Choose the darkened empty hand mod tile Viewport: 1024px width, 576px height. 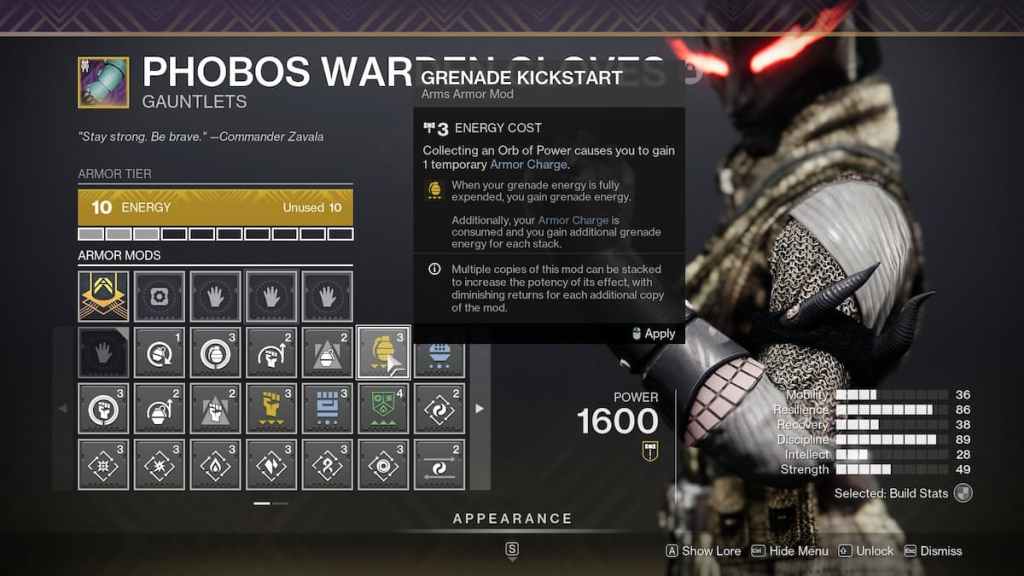103,352
